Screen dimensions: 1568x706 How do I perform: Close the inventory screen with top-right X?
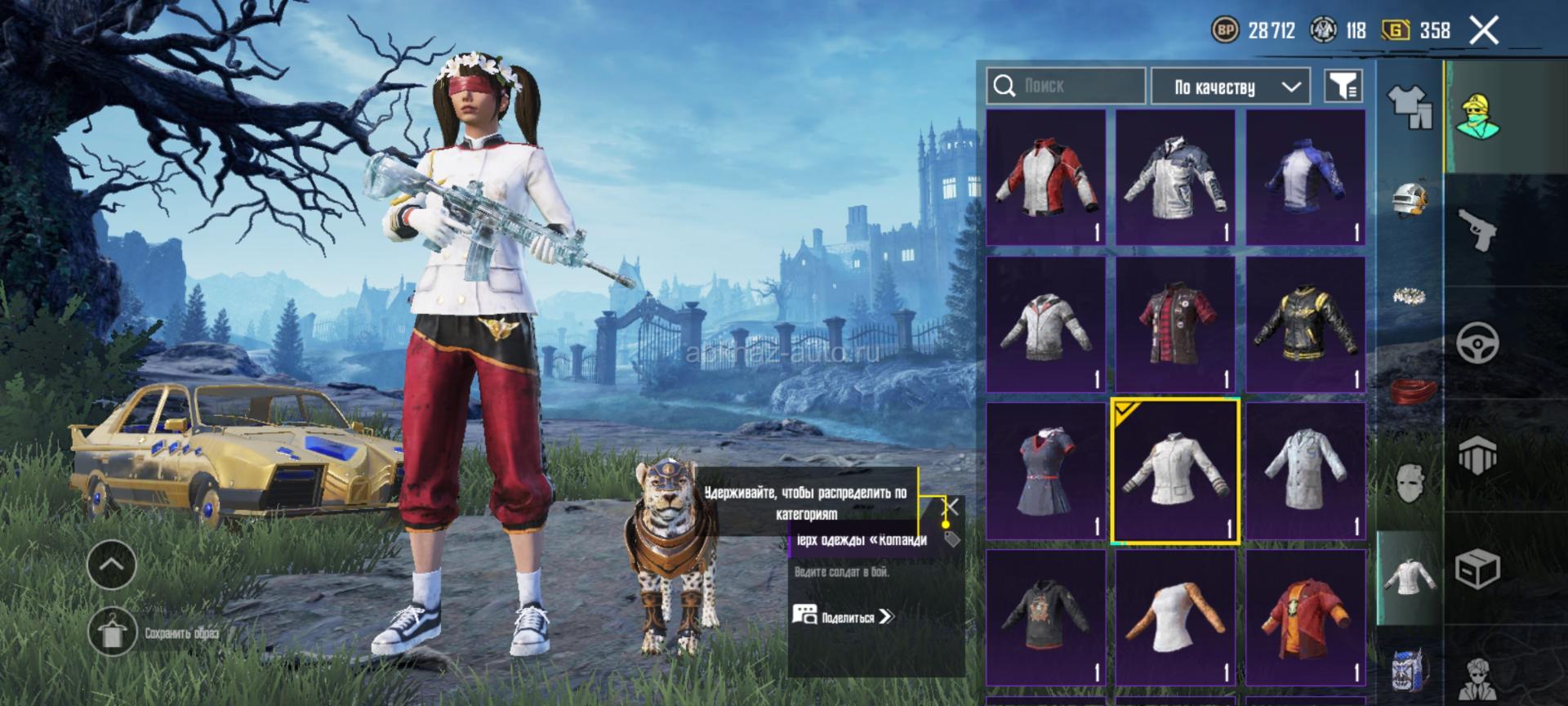point(1484,31)
